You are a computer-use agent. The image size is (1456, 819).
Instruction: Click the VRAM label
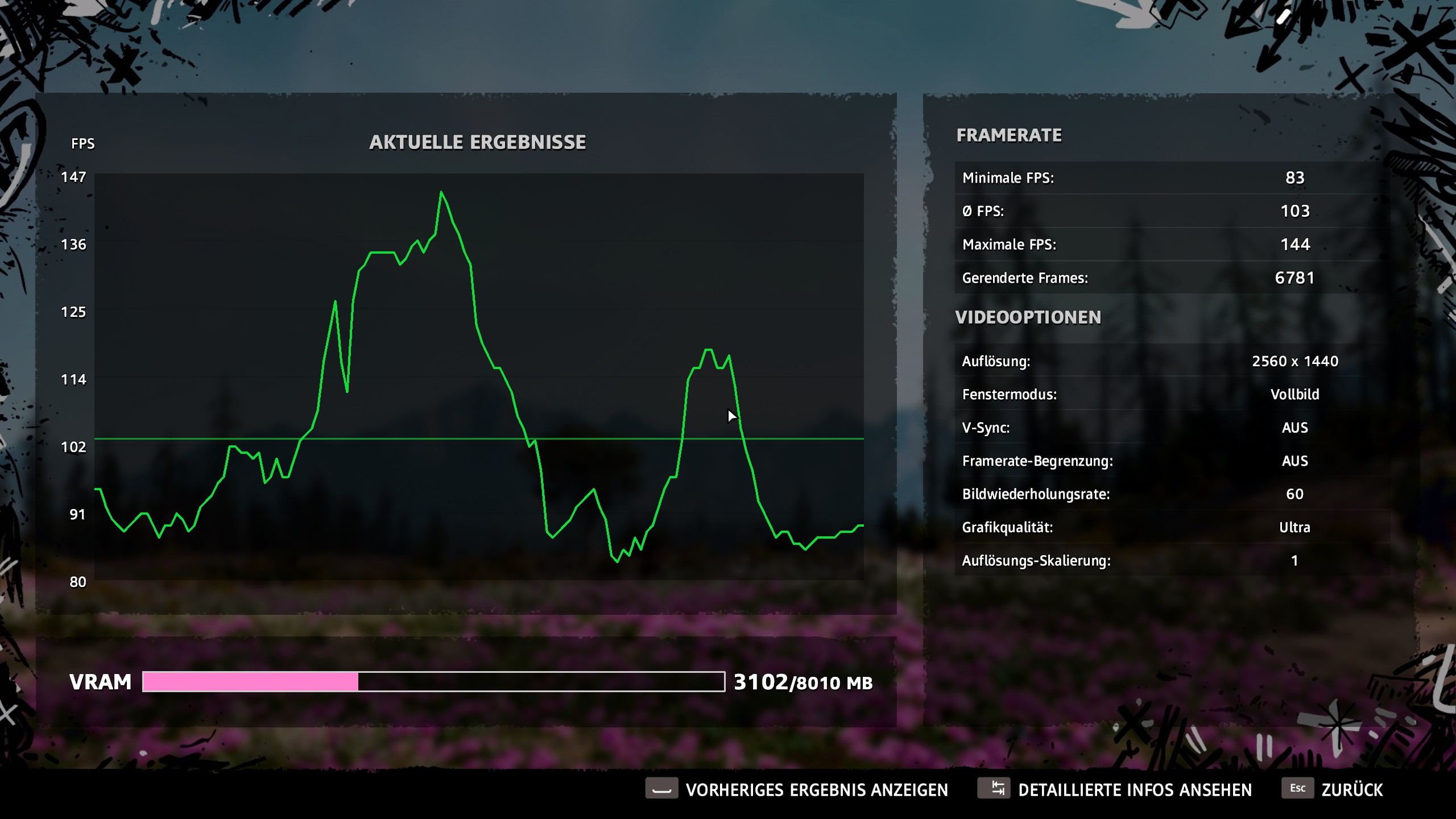(x=101, y=681)
